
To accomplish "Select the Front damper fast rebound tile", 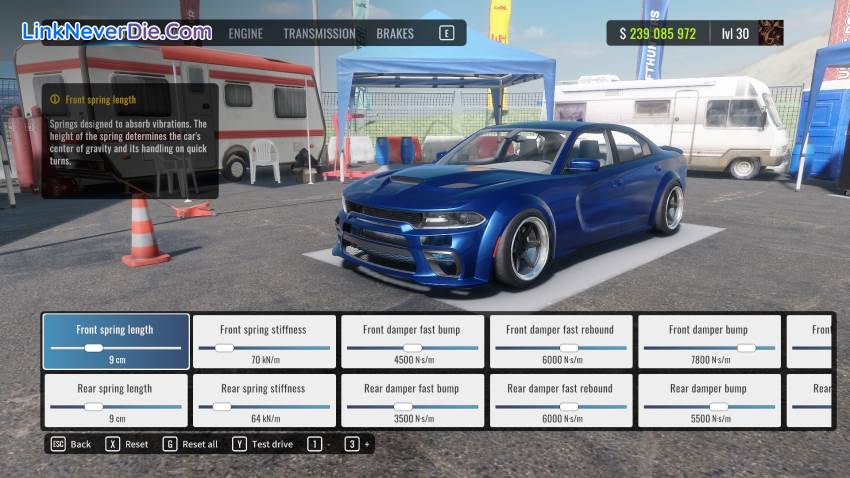I will click(x=560, y=341).
